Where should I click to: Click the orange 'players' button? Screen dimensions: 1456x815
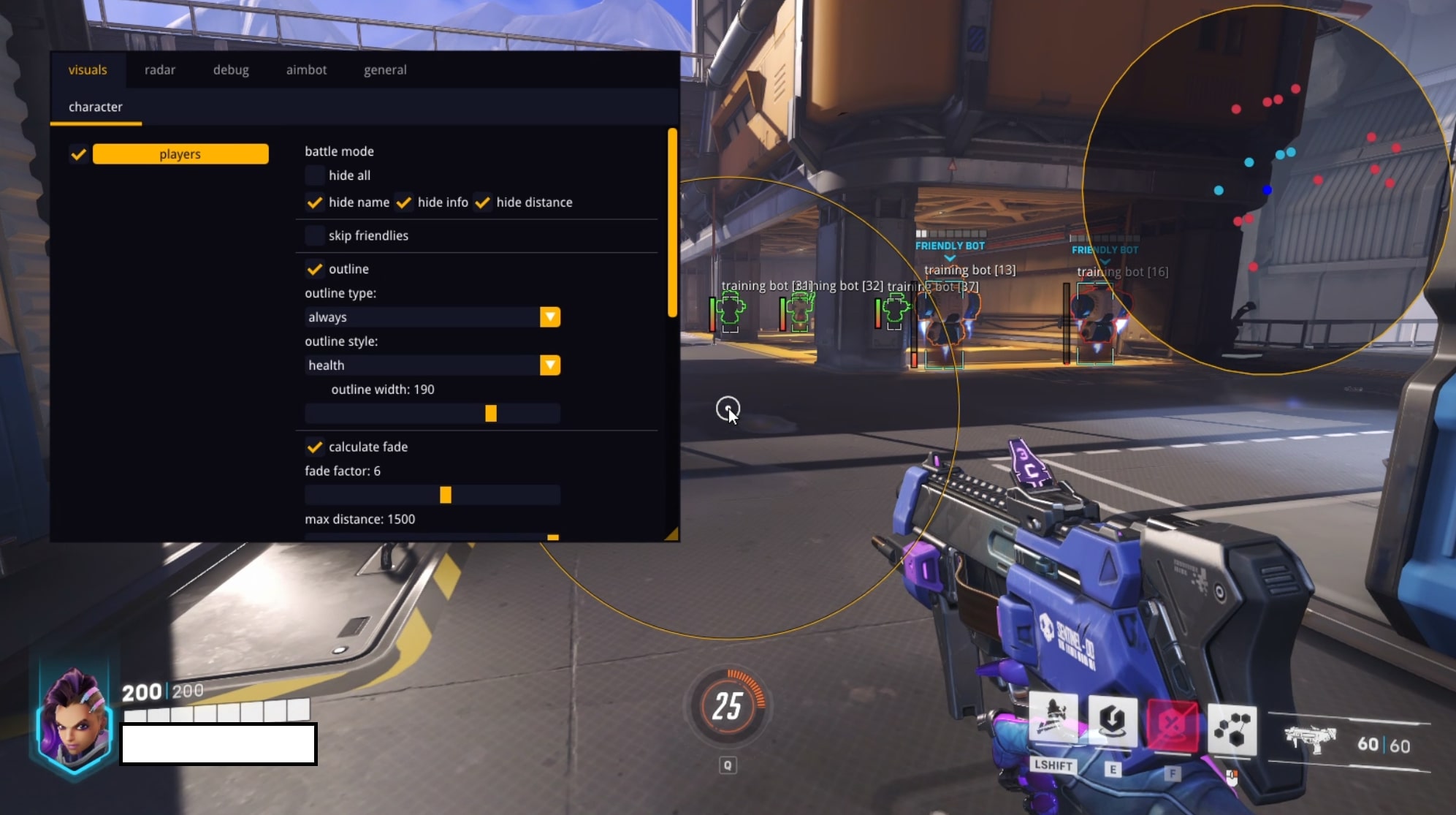point(180,153)
